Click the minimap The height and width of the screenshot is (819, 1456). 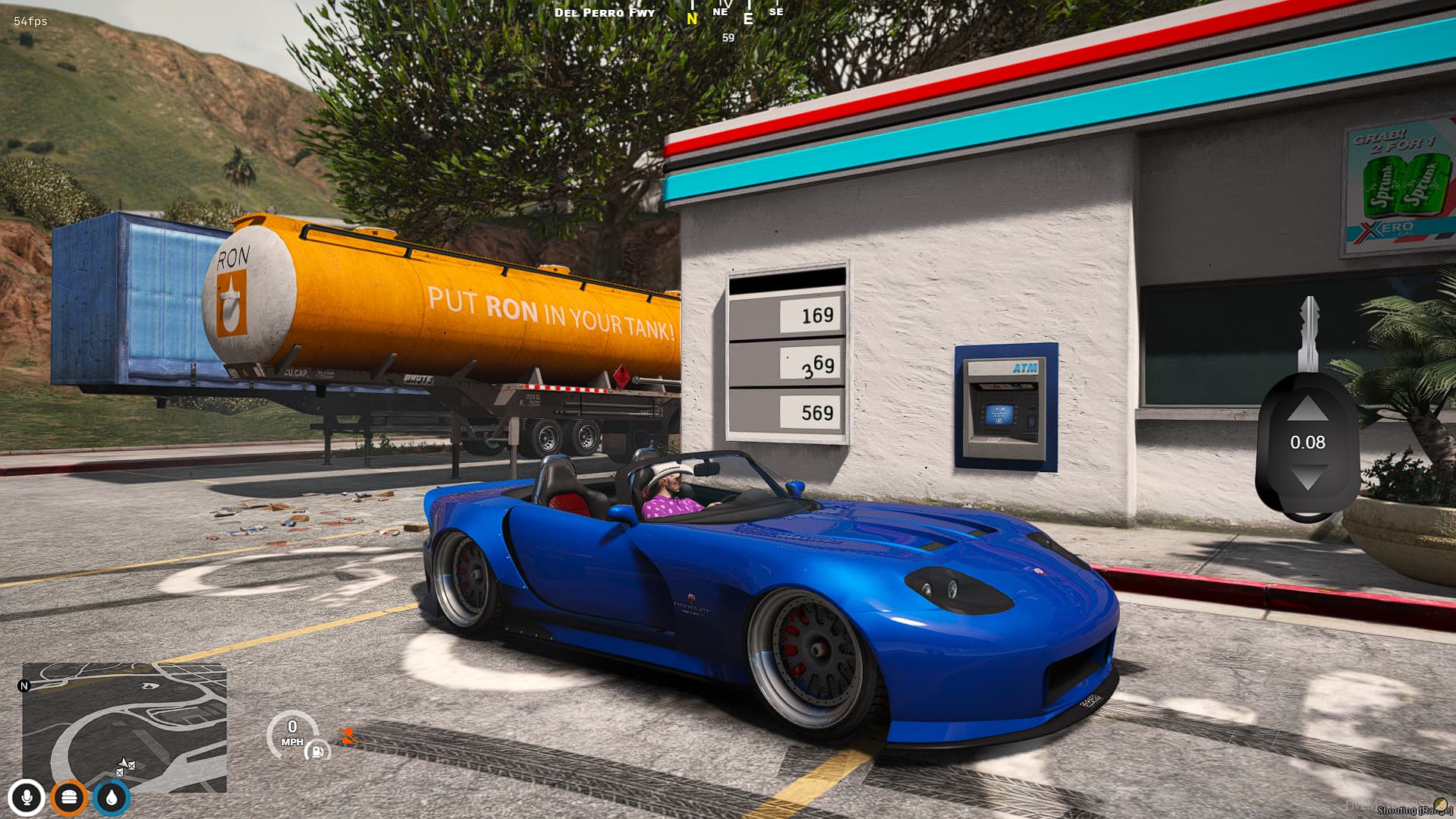pyautogui.click(x=124, y=726)
